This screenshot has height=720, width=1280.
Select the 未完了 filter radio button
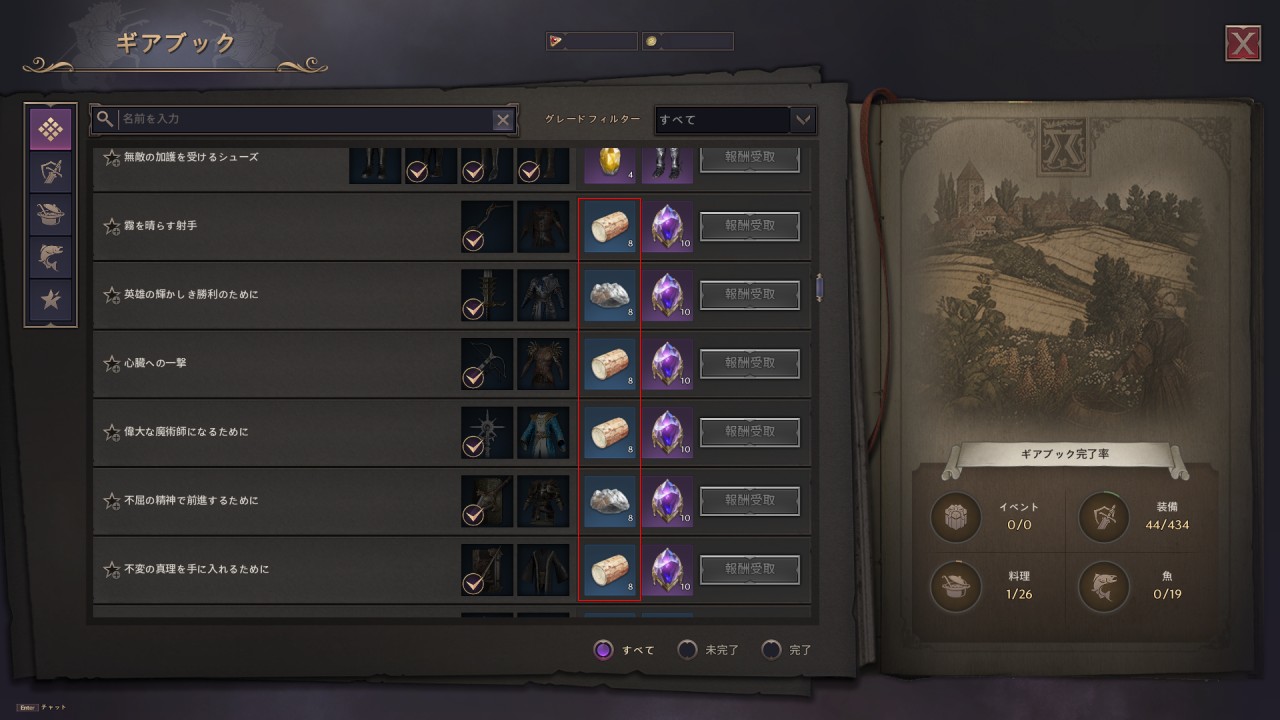click(687, 650)
